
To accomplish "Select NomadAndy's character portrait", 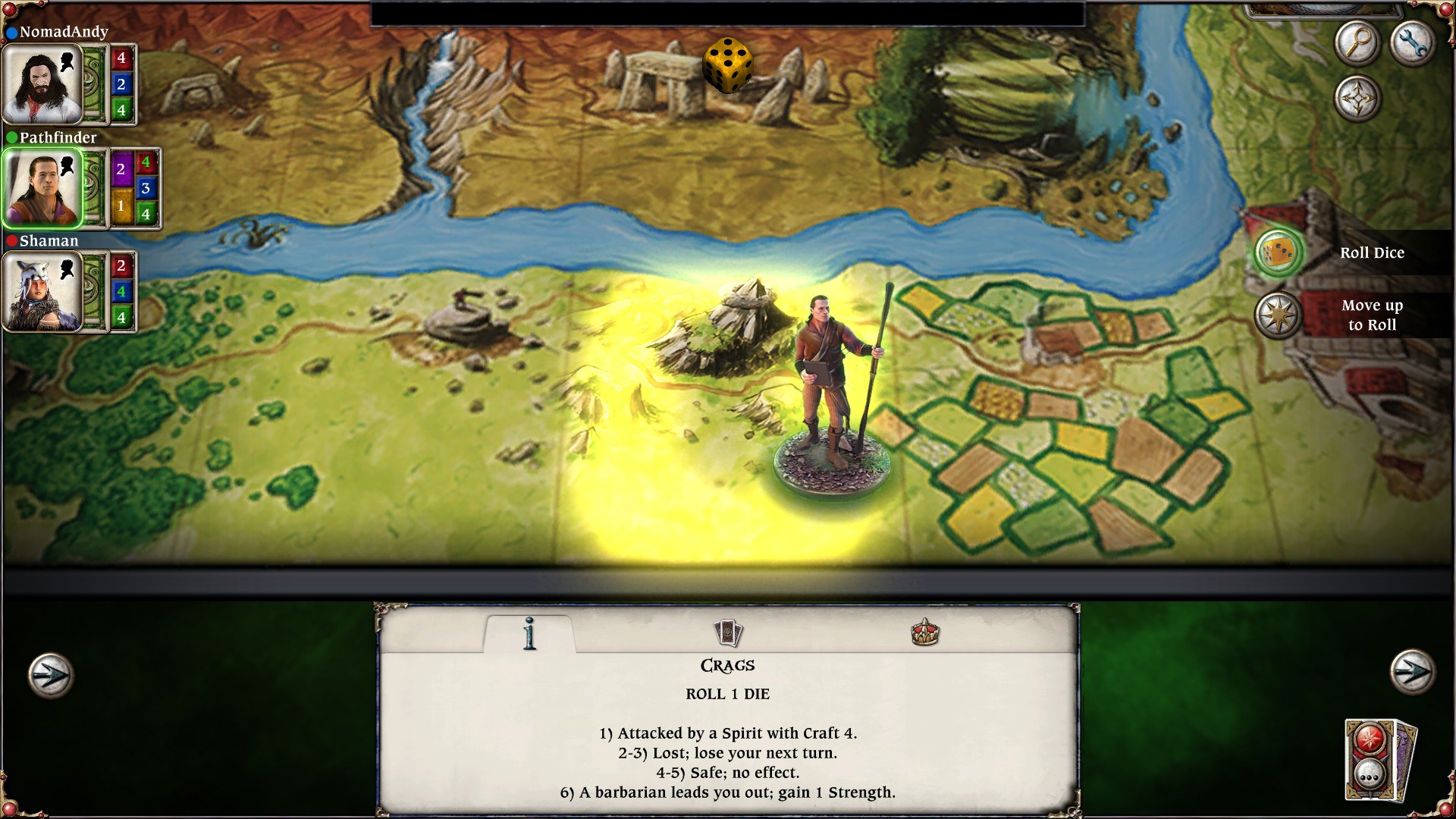I will (x=42, y=83).
